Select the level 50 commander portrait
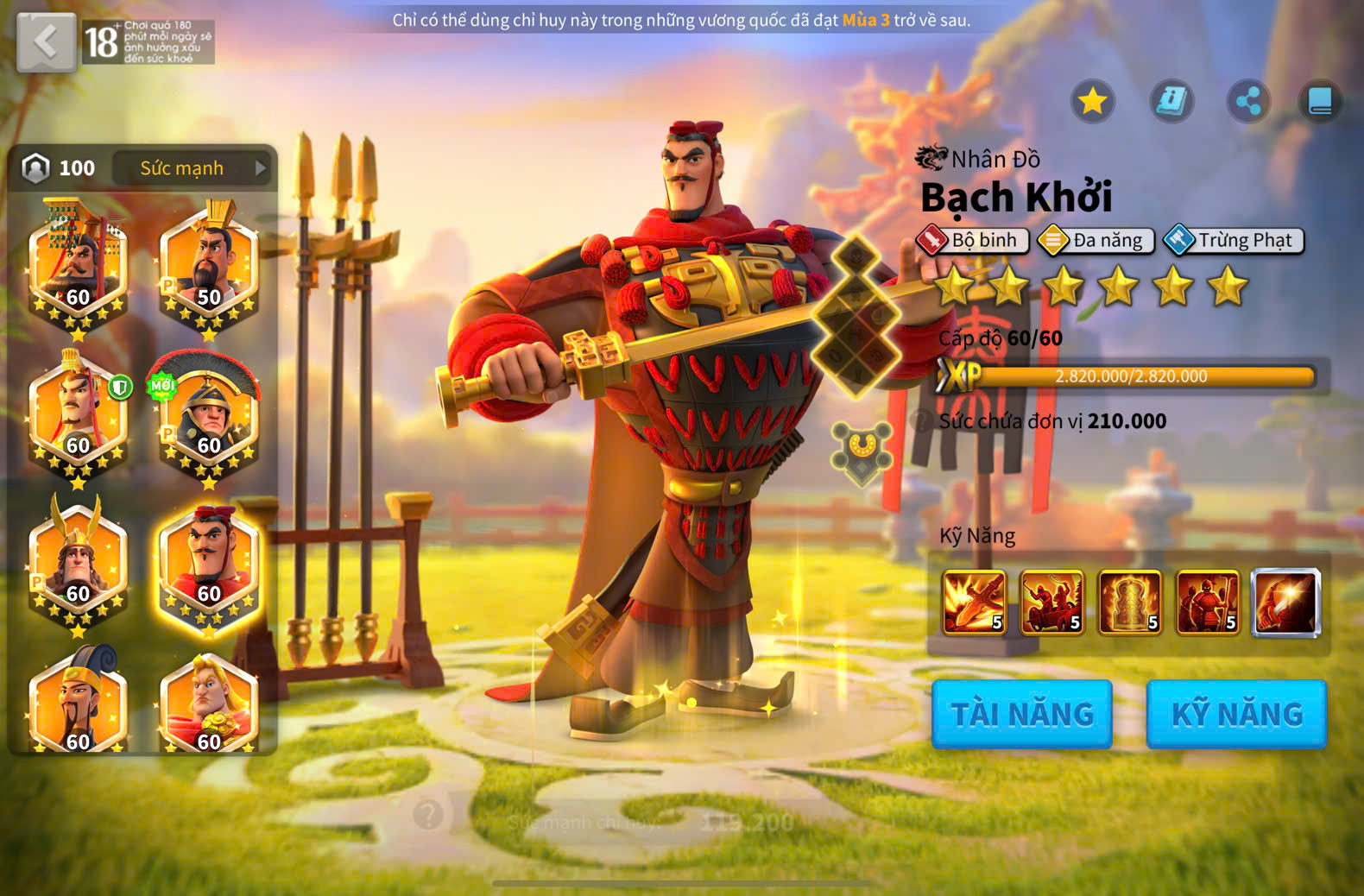This screenshot has width=1364, height=896. pos(209,268)
